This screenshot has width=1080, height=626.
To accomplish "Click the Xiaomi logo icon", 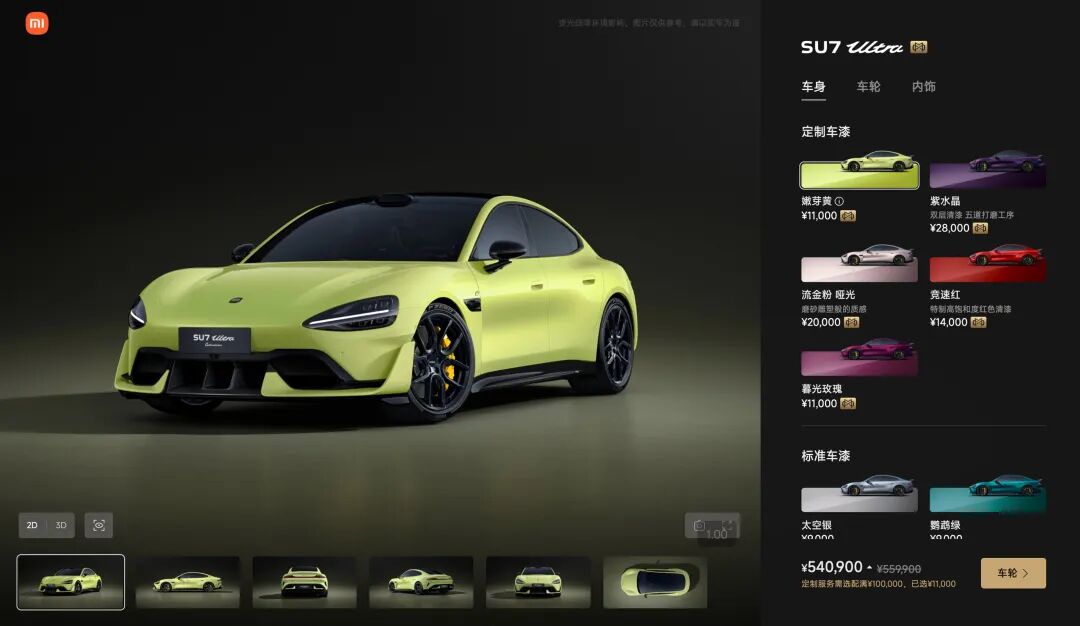I will click(37, 24).
